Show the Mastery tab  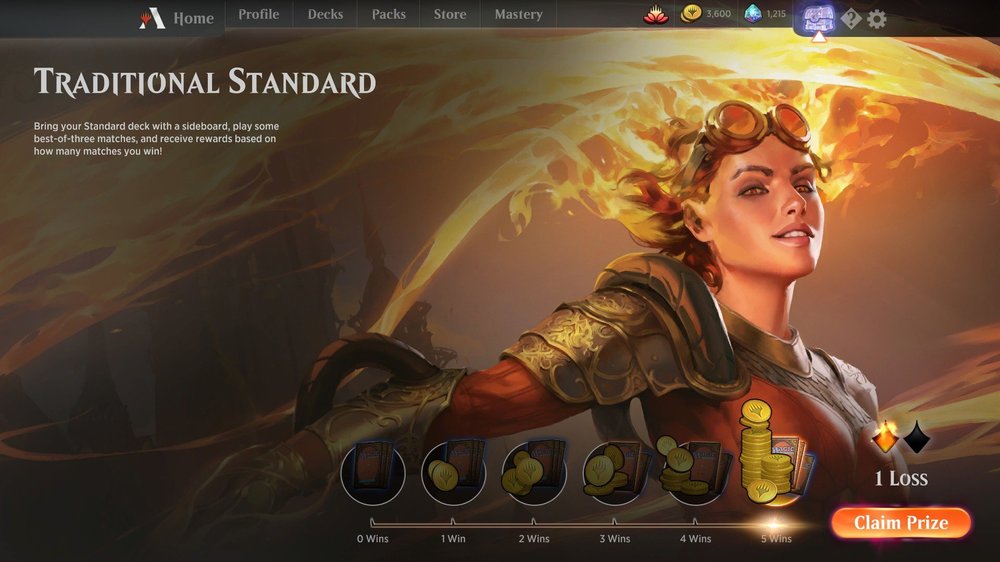pos(518,15)
